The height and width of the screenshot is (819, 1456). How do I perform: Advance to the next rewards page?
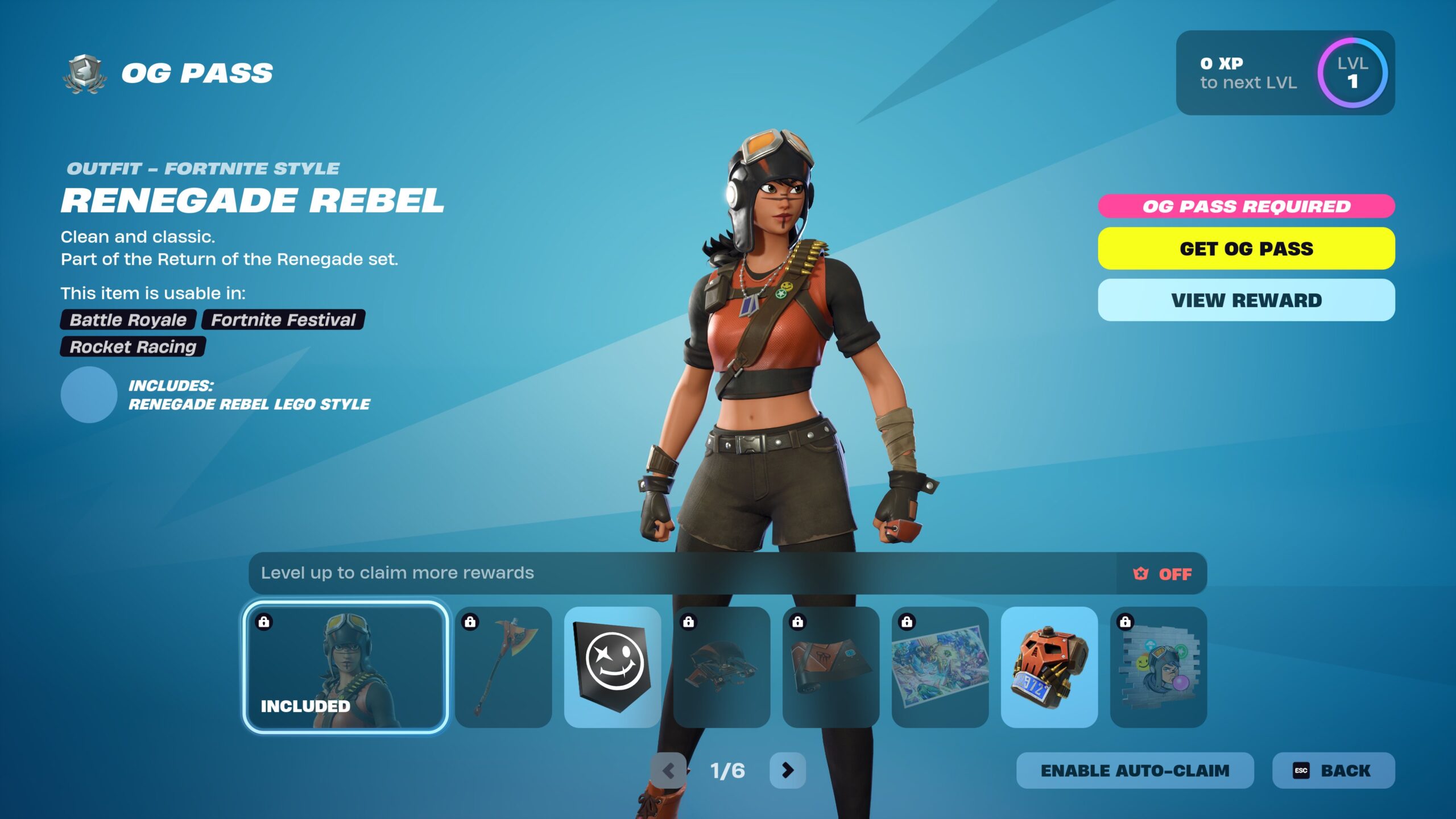(787, 771)
